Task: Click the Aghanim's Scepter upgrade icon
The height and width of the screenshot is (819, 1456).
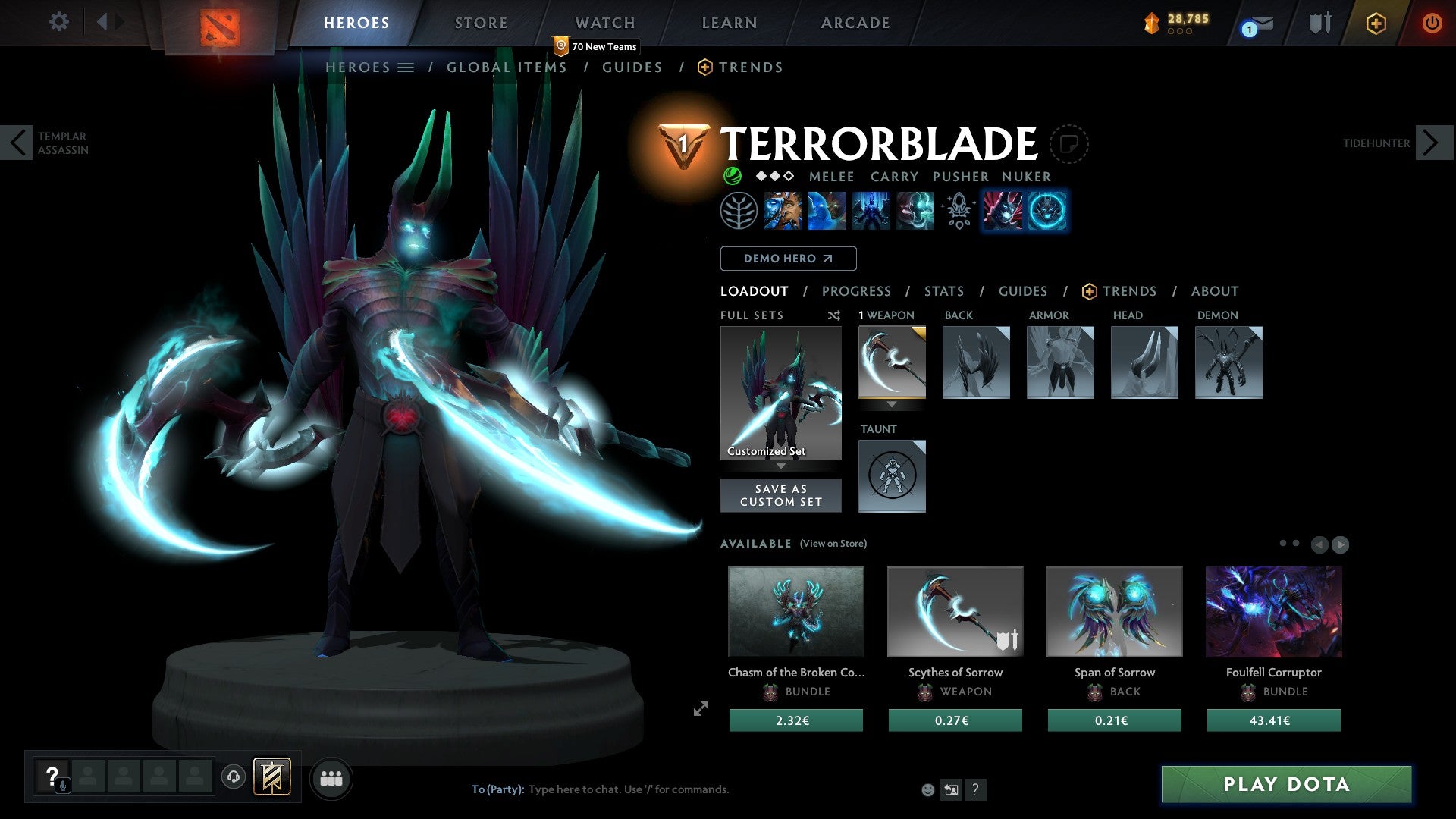Action: pos(957,211)
